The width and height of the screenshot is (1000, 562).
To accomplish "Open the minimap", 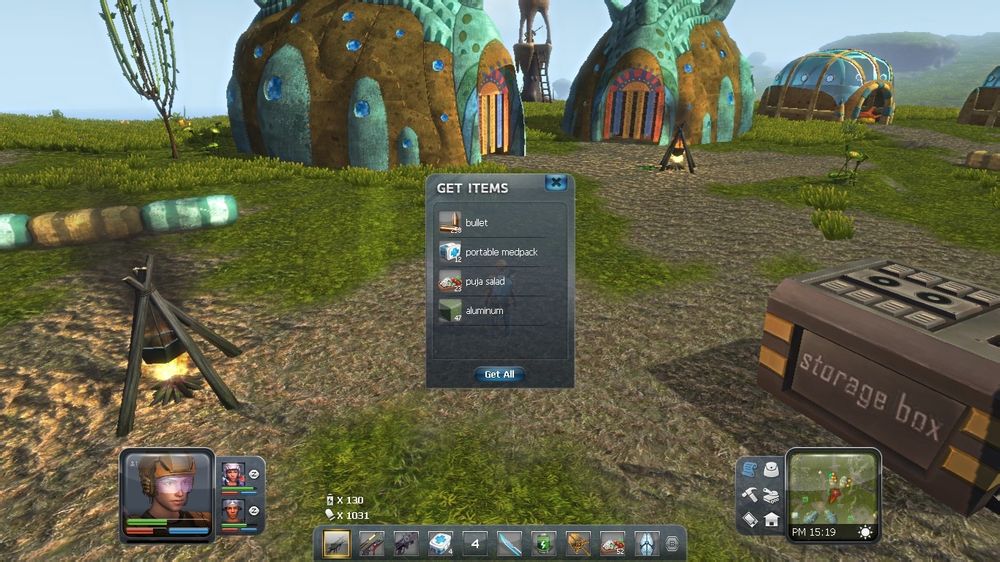I will [833, 487].
